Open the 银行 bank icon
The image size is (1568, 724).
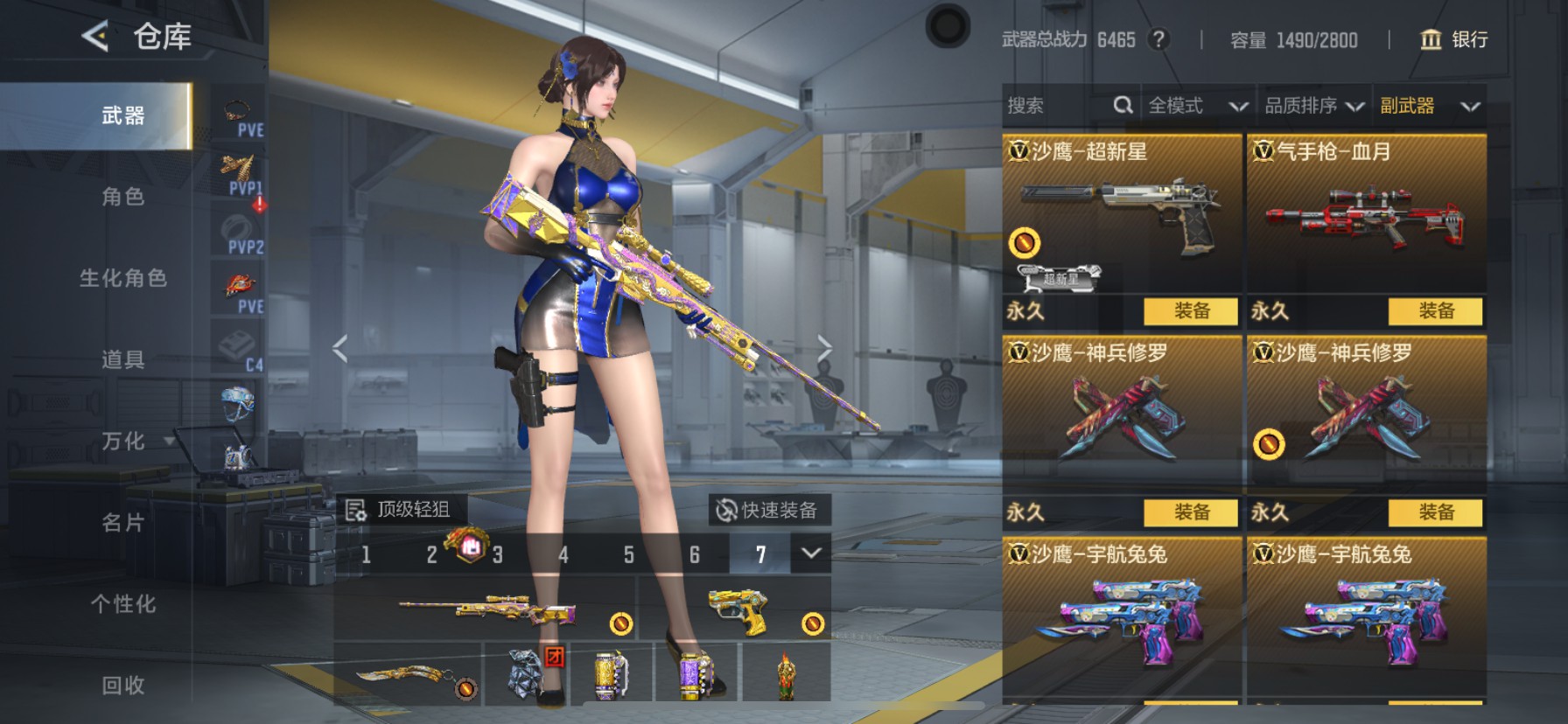pos(1429,39)
